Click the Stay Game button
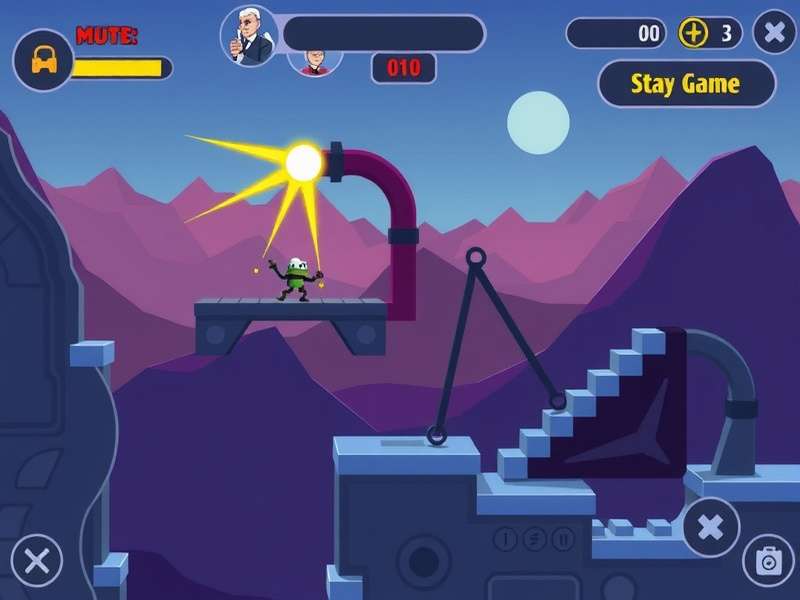Viewport: 800px width, 600px height. 686,84
